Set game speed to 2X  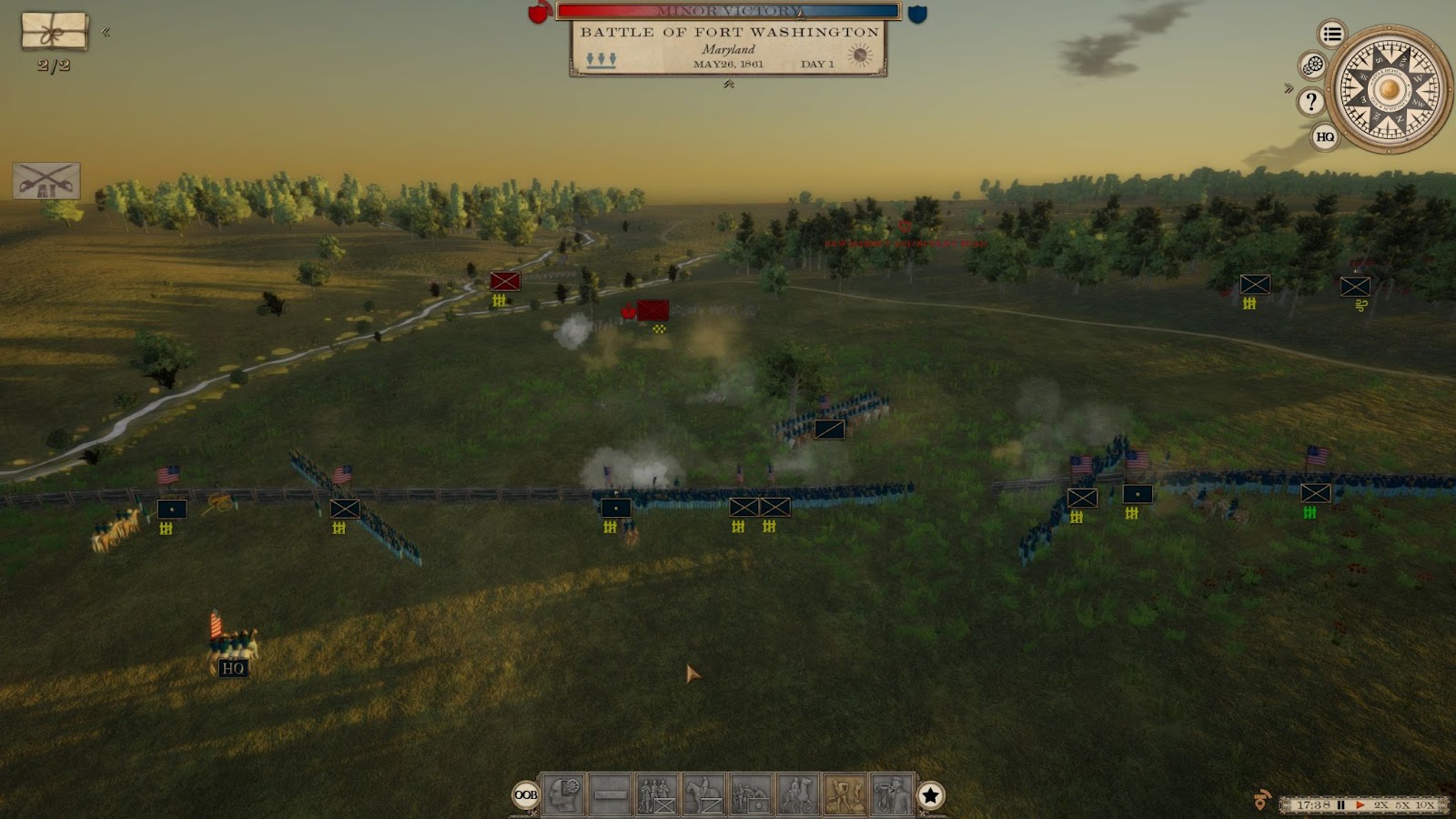click(x=1381, y=805)
